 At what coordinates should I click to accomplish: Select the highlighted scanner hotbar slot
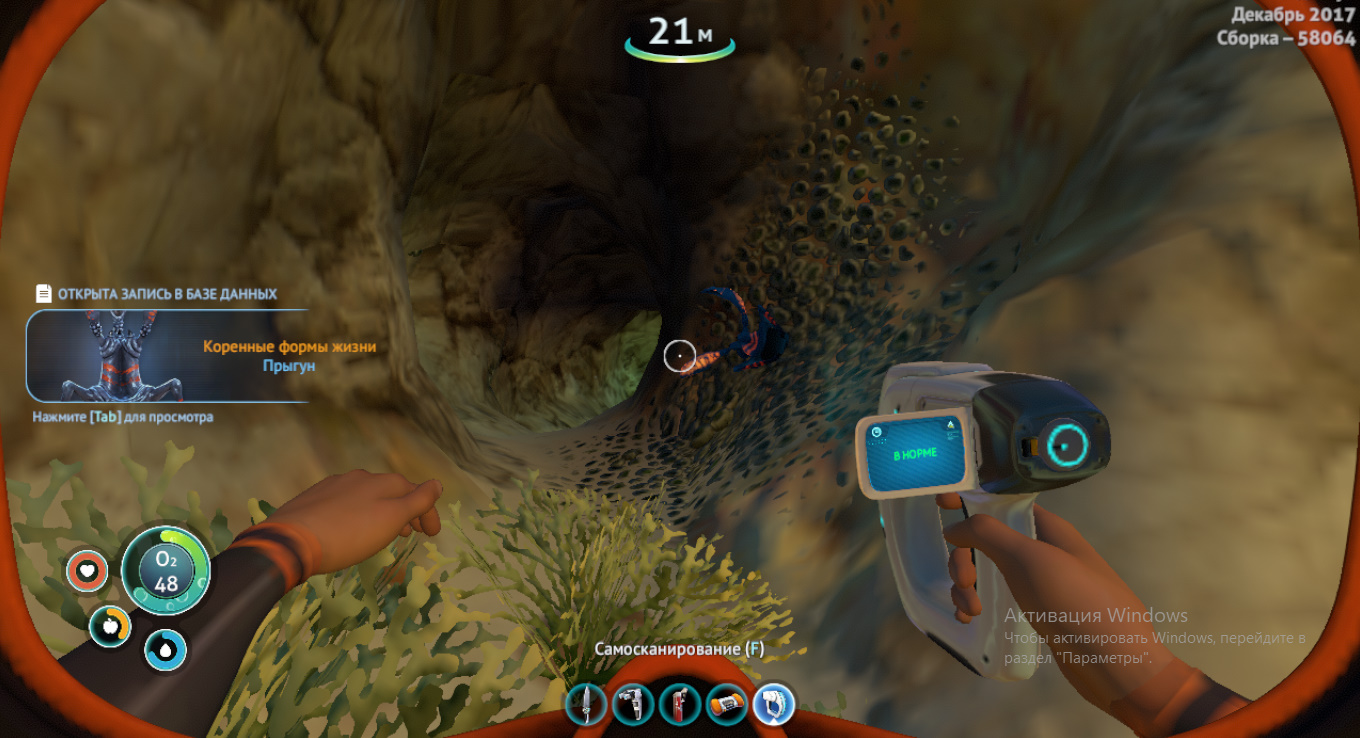(772, 704)
